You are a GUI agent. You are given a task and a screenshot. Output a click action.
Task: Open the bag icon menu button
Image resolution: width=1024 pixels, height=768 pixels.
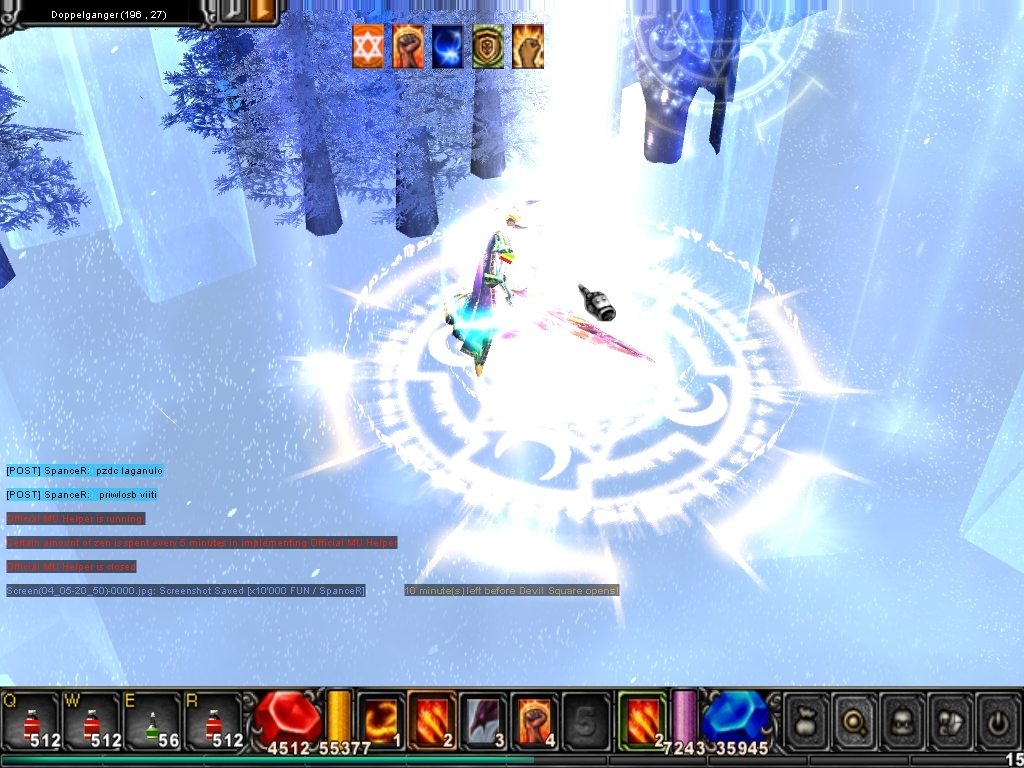point(806,720)
